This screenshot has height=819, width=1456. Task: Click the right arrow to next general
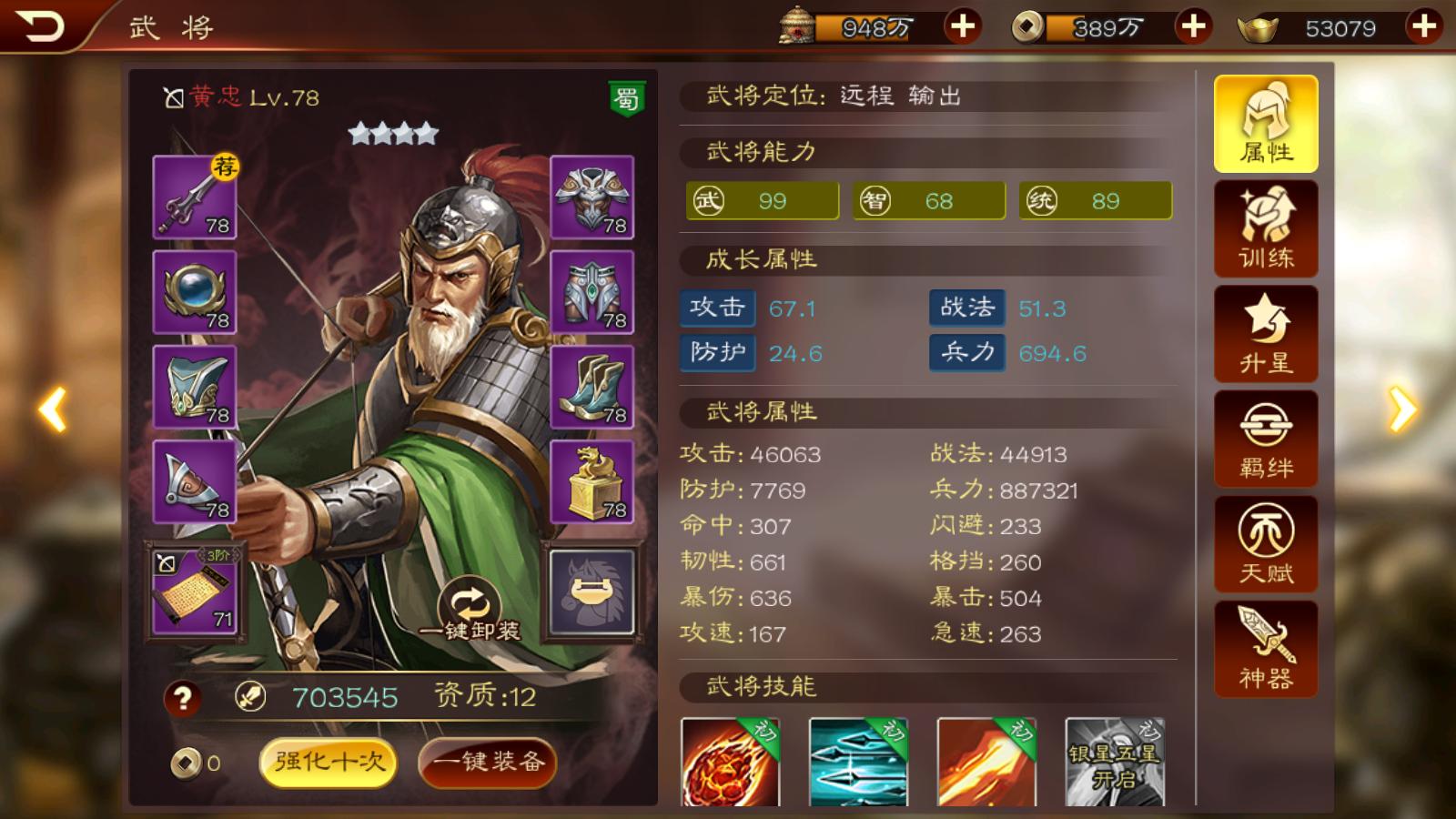1401,409
